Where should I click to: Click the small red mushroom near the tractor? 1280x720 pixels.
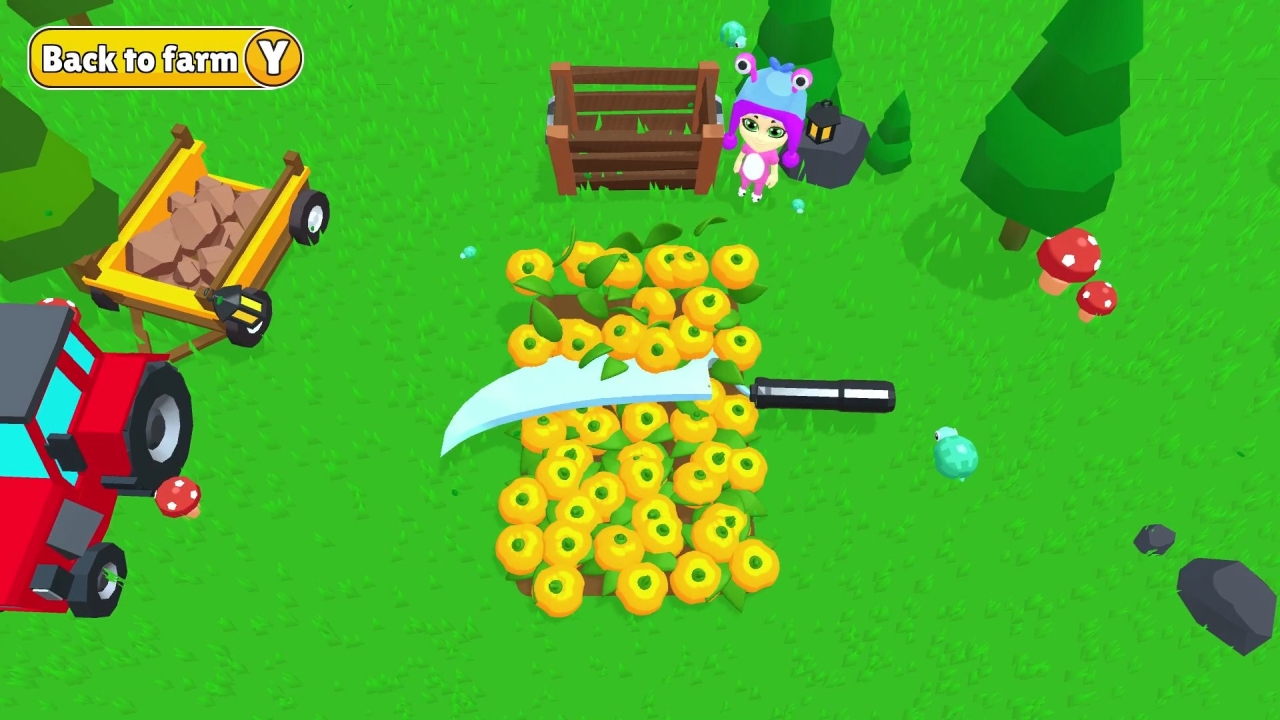tap(178, 495)
